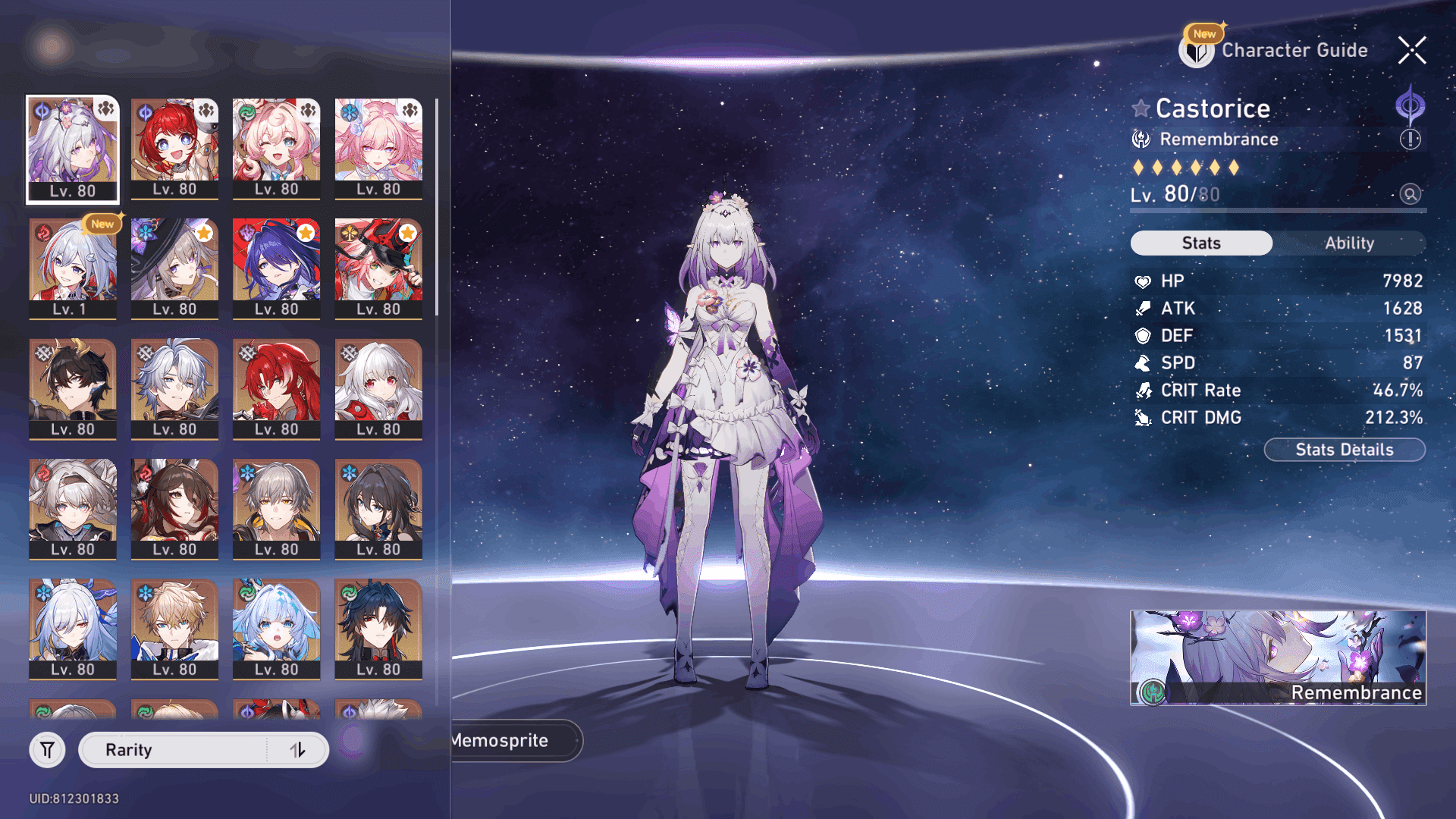Open the Rarity sorting dropdown
The width and height of the screenshot is (1456, 819).
coord(174,749)
